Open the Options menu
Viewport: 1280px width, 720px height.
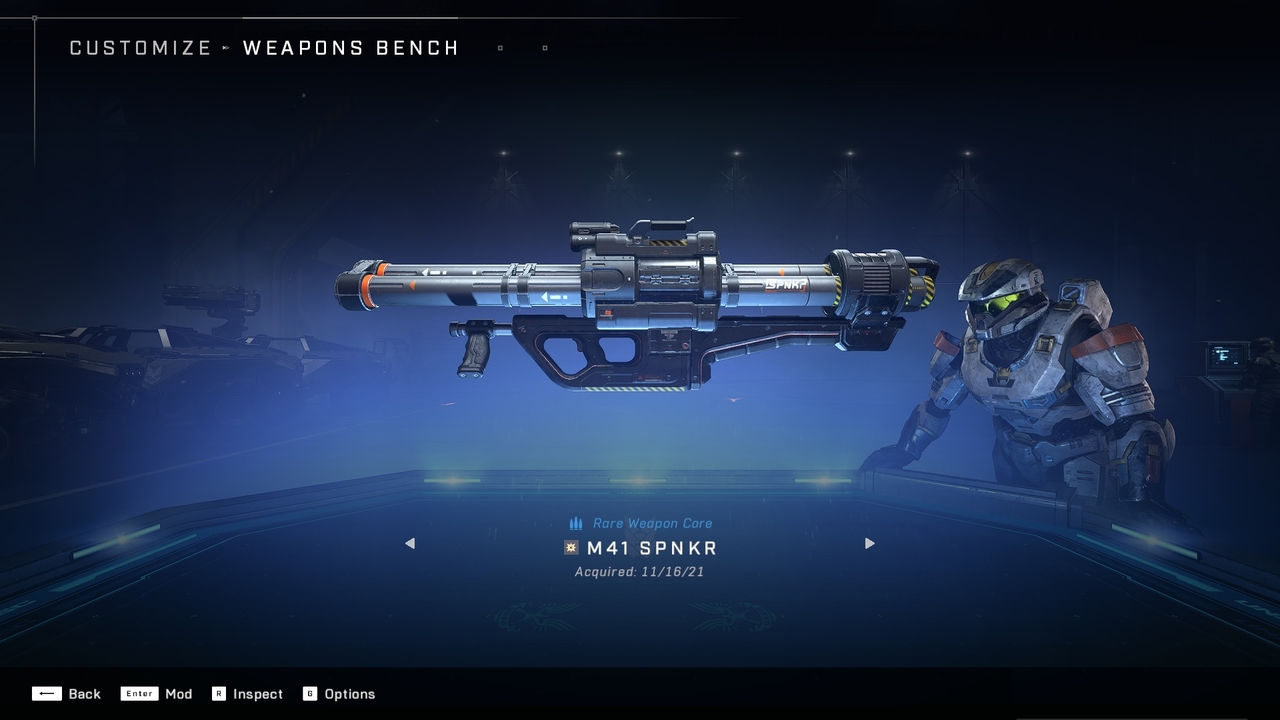339,694
